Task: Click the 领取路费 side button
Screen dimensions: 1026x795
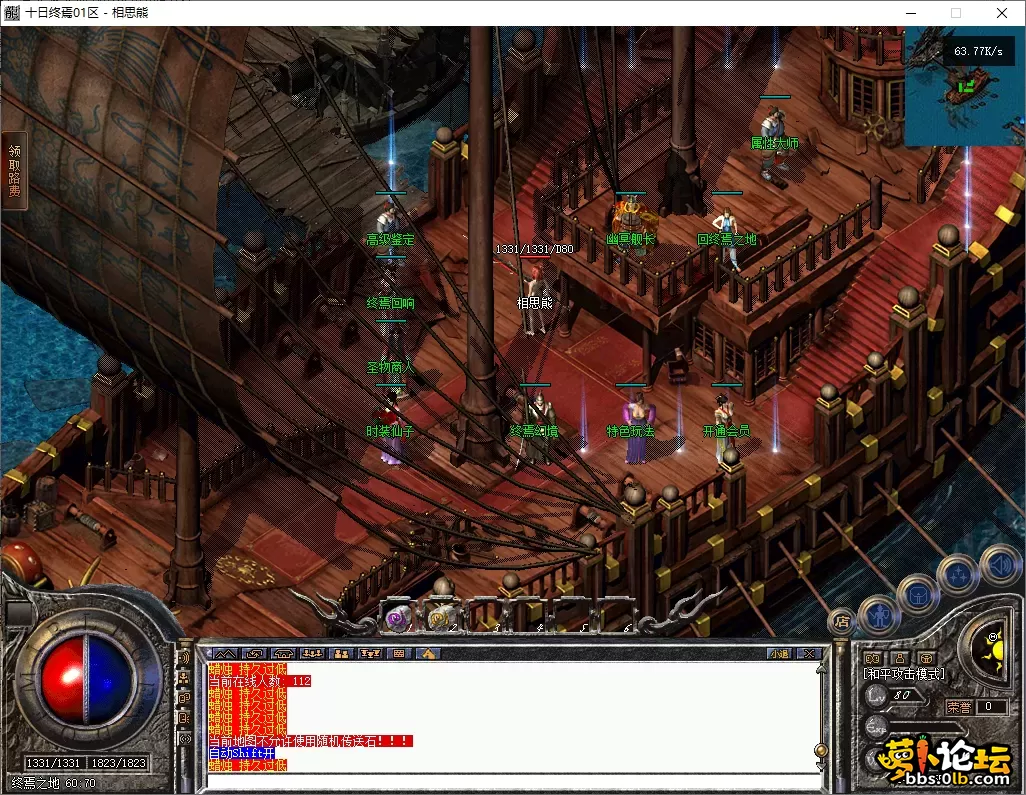Action: pyautogui.click(x=14, y=170)
